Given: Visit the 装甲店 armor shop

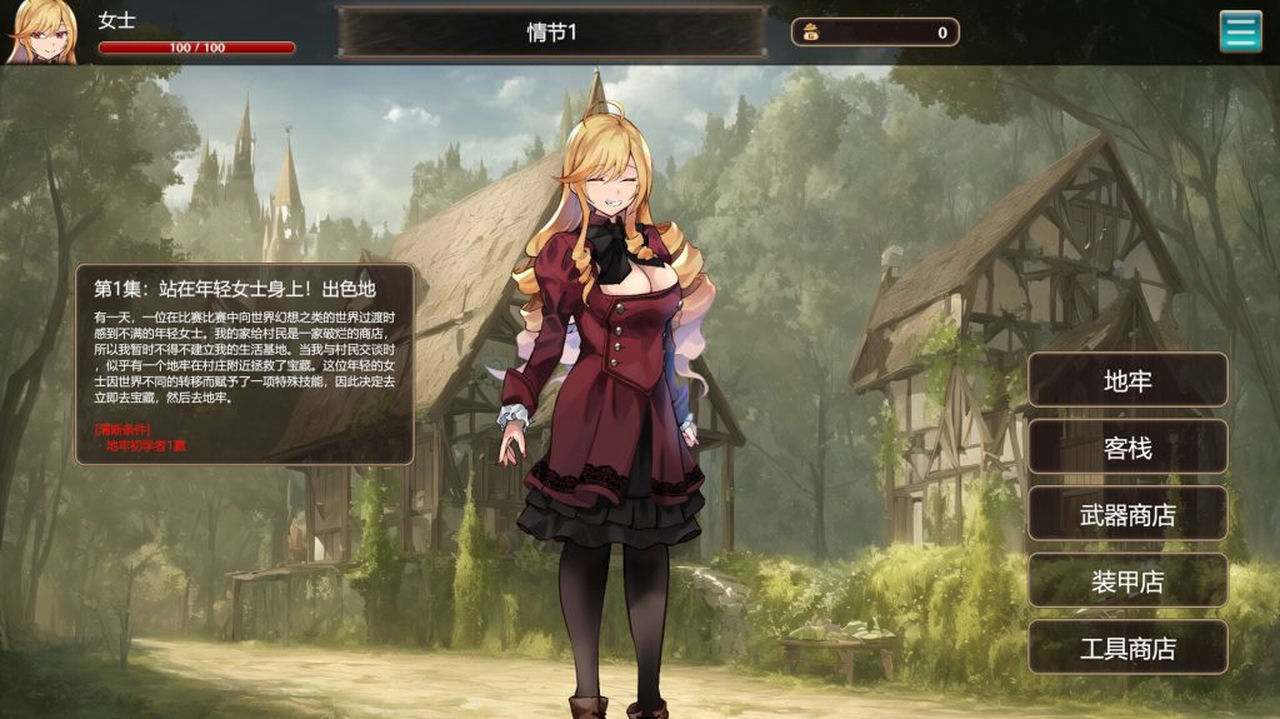Looking at the screenshot, I should [1127, 581].
